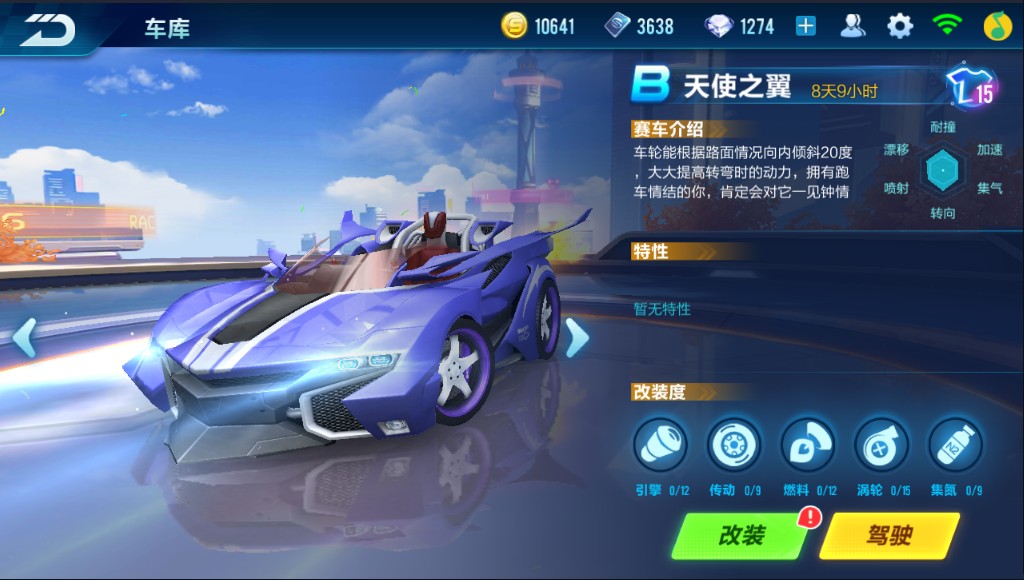Show the next car with right arrow
The image size is (1024, 580).
coord(577,338)
